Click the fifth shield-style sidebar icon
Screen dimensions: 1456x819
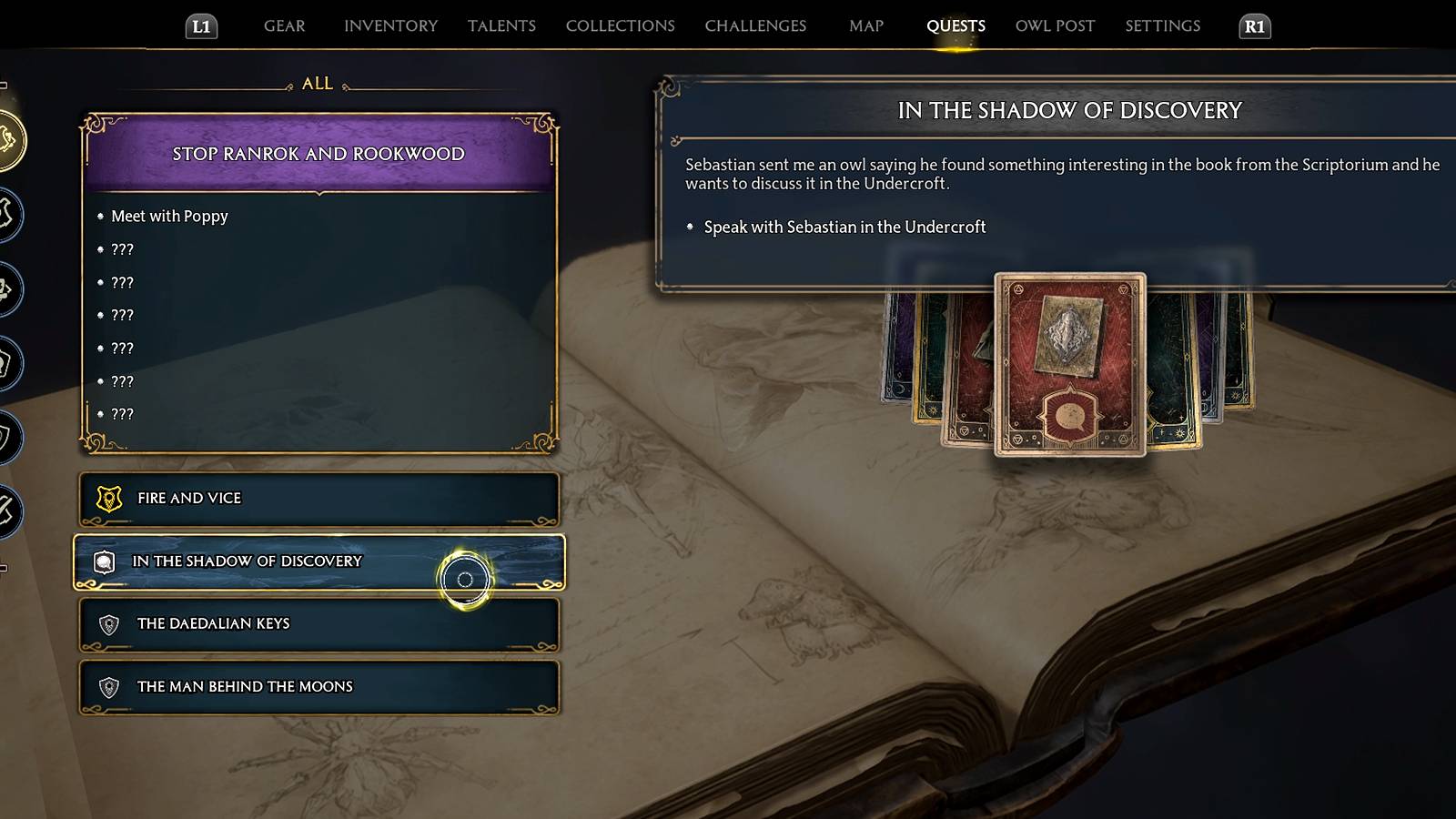(7, 435)
